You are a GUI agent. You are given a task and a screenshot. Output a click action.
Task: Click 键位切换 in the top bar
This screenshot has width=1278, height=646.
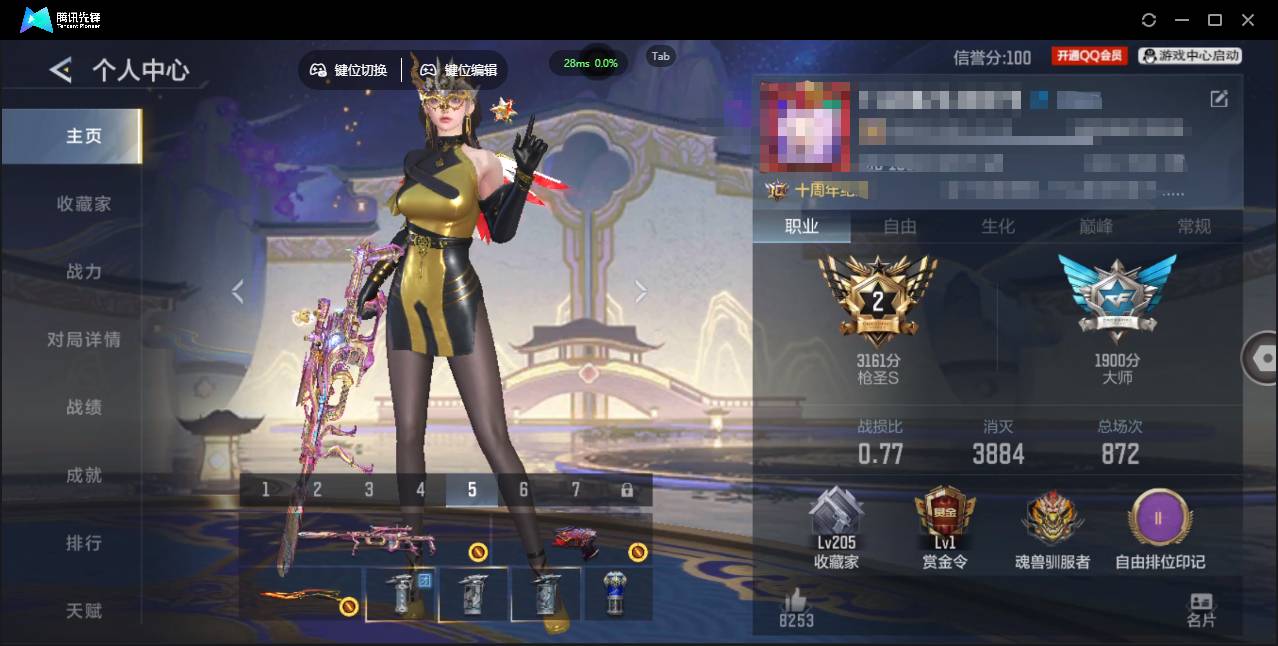click(349, 70)
